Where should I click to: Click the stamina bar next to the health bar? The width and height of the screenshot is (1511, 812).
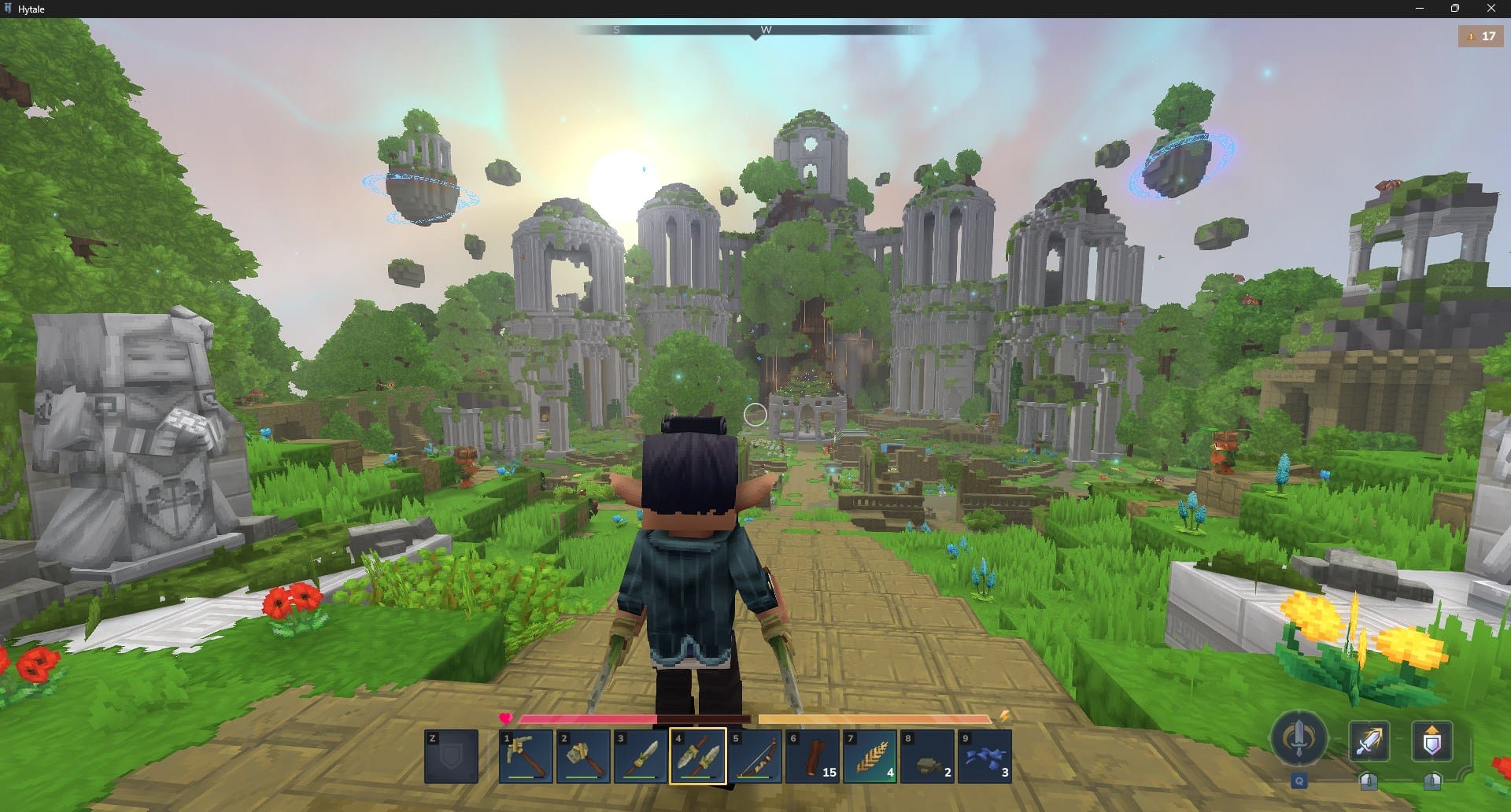pos(874,718)
